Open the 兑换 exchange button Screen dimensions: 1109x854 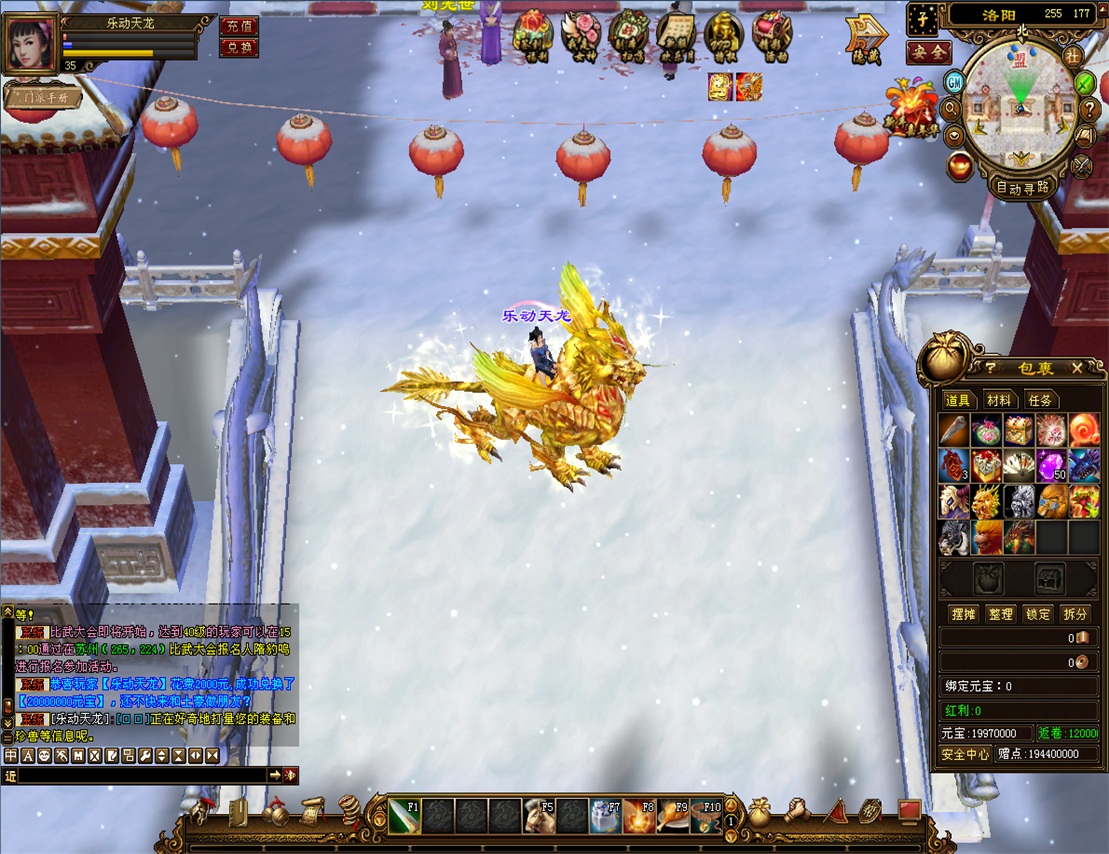click(238, 47)
